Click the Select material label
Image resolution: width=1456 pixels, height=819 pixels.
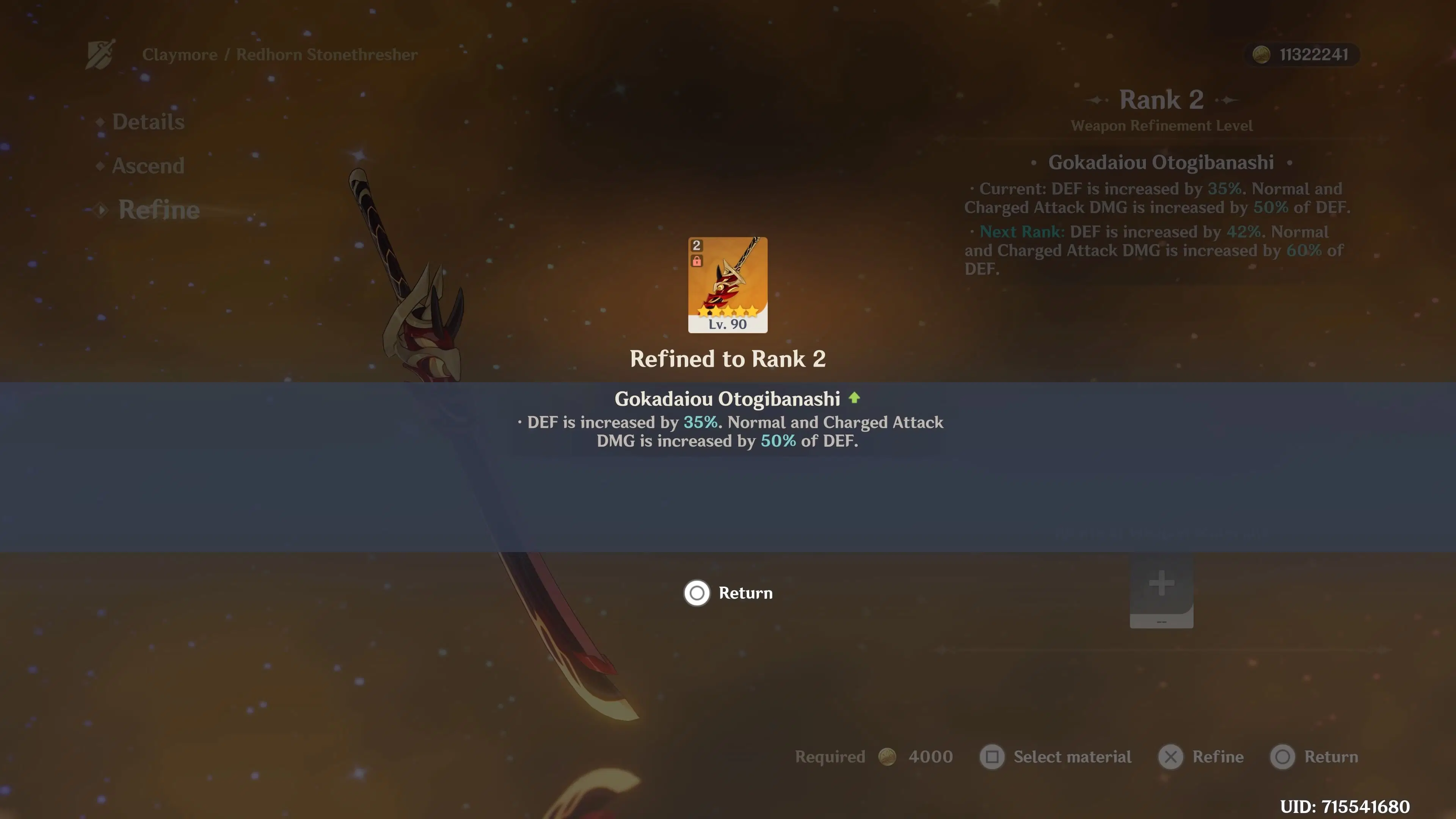point(1072,757)
